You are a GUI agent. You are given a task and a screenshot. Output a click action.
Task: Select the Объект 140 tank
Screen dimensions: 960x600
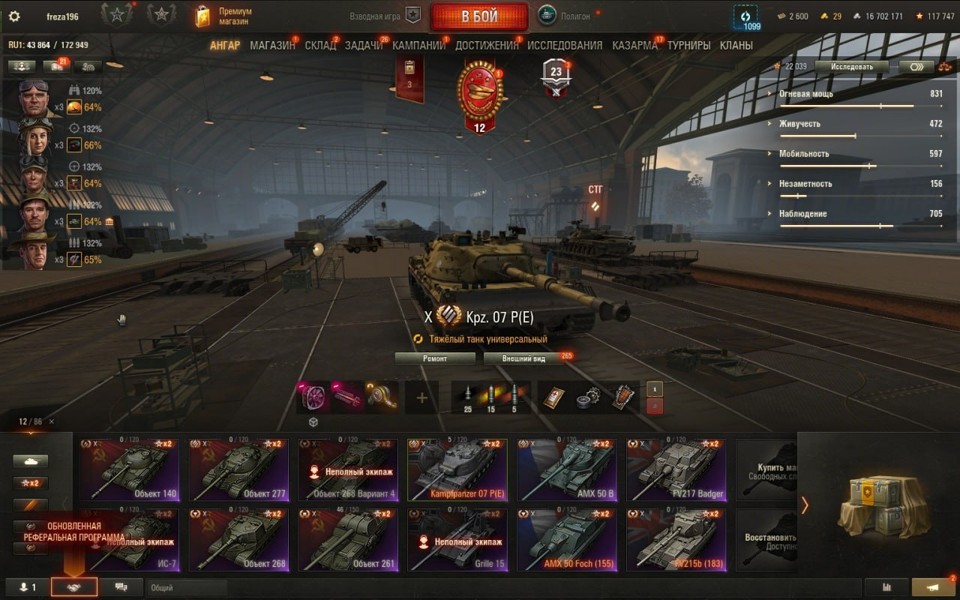(129, 469)
